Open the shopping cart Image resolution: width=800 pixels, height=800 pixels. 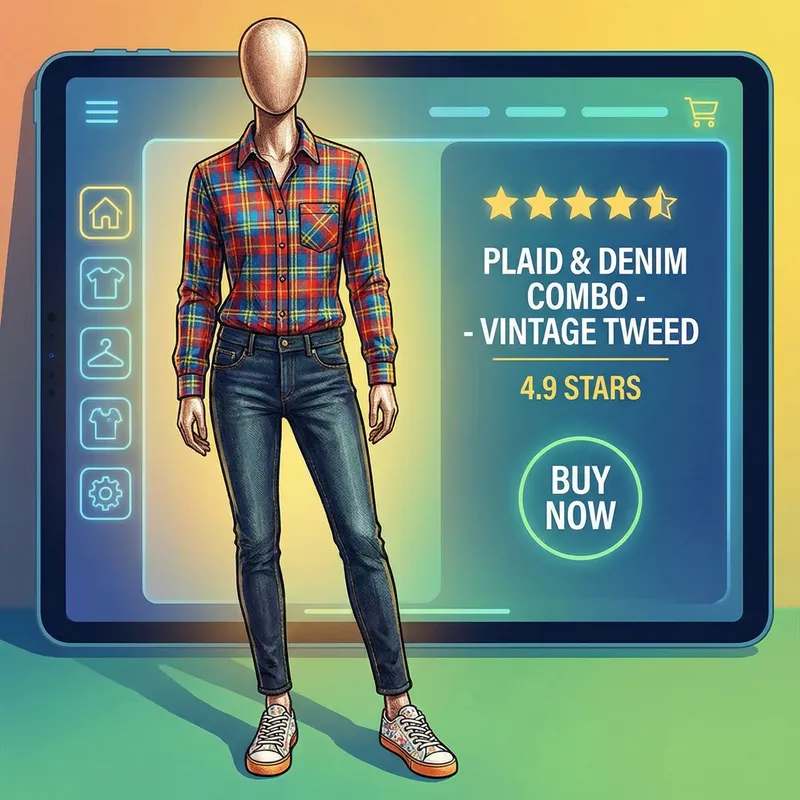(698, 111)
